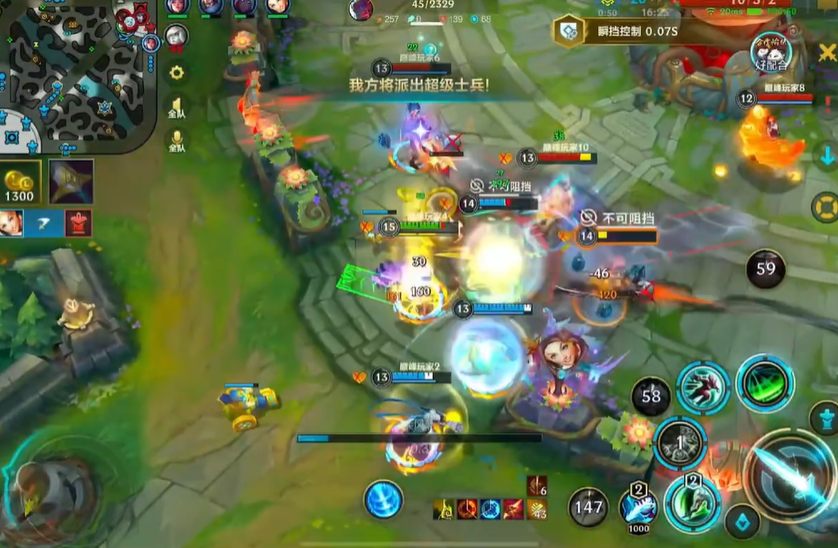The height and width of the screenshot is (548, 838).
Task: Tap the round button showing 59 cooldown
Action: click(x=766, y=269)
